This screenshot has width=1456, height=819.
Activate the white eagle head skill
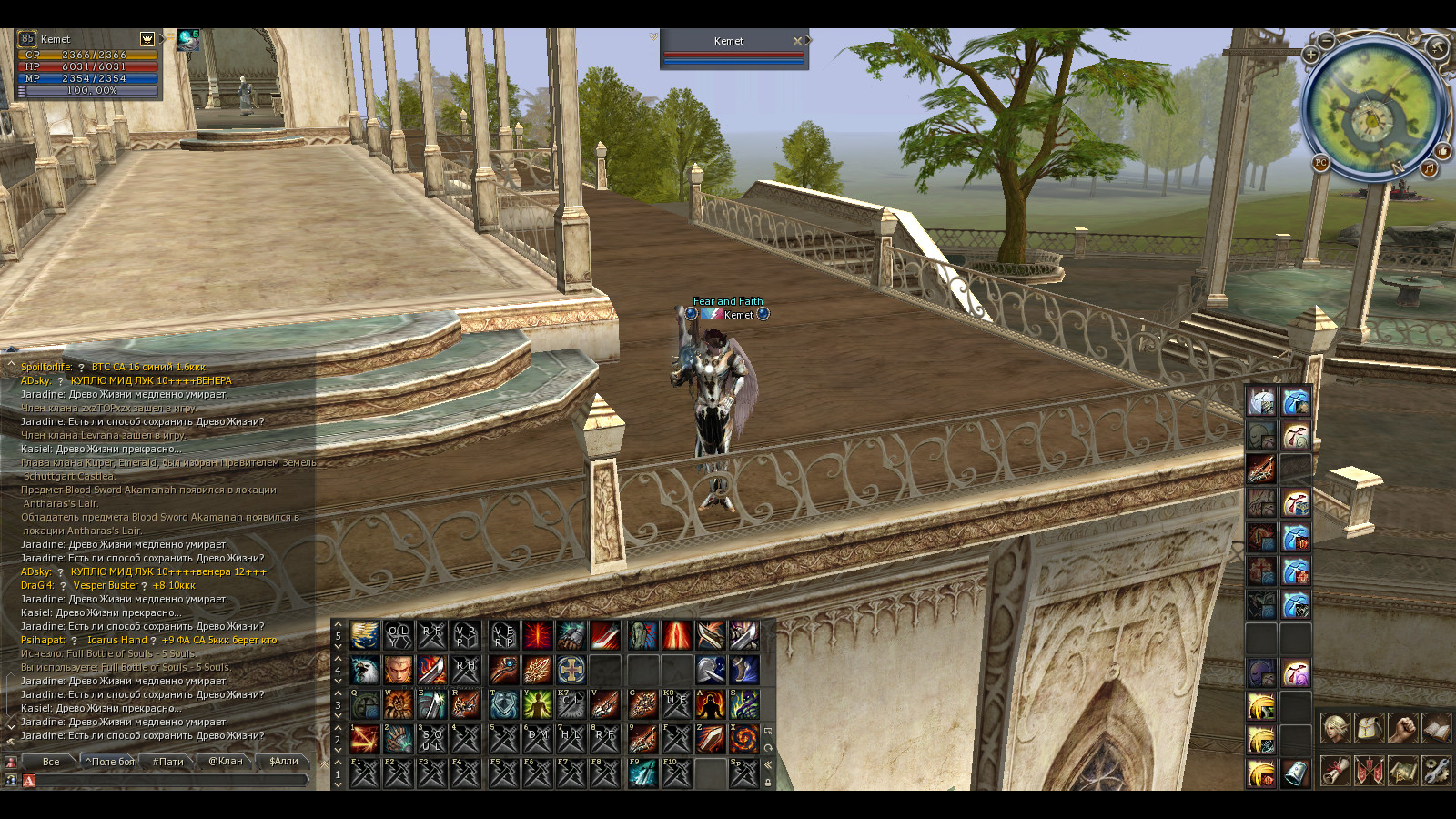[365, 670]
